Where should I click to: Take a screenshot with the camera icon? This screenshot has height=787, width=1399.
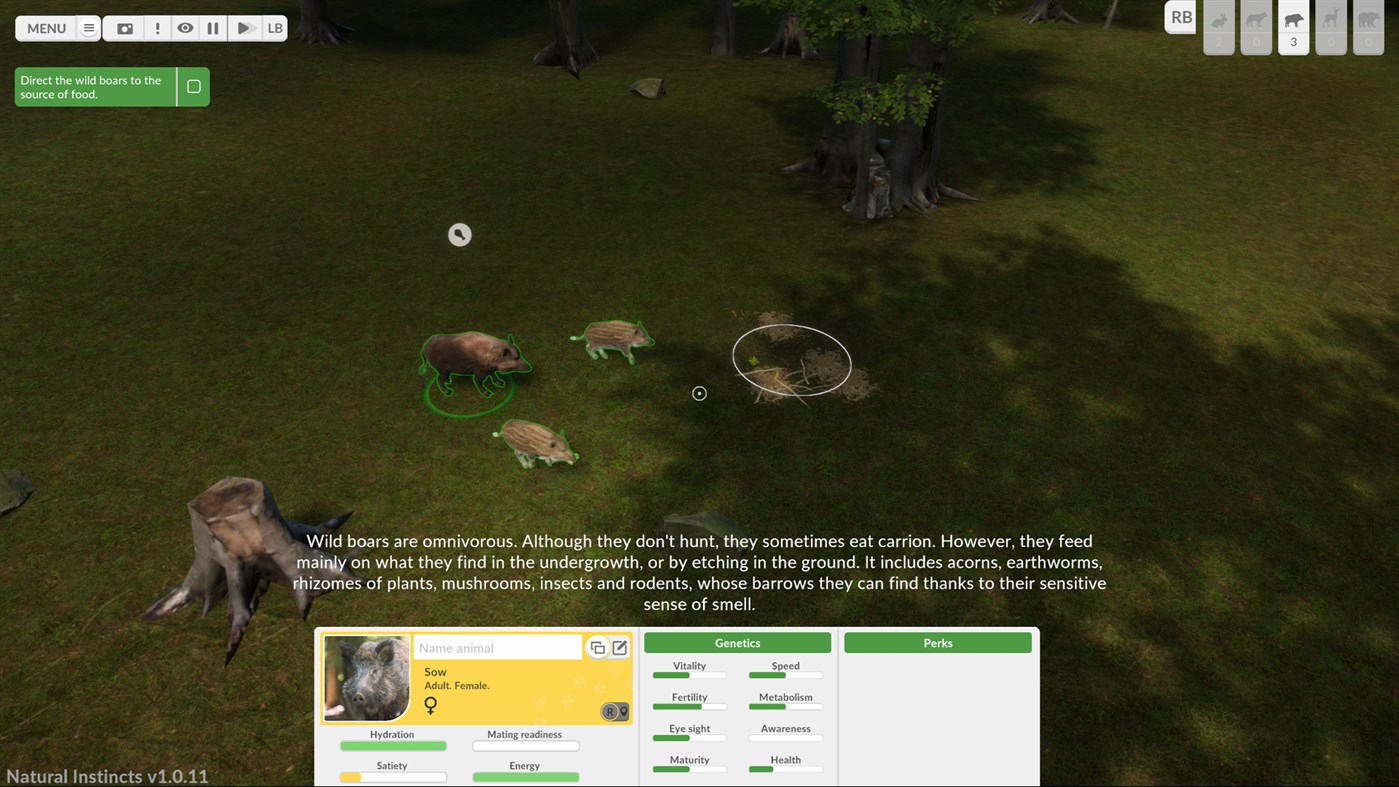124,28
